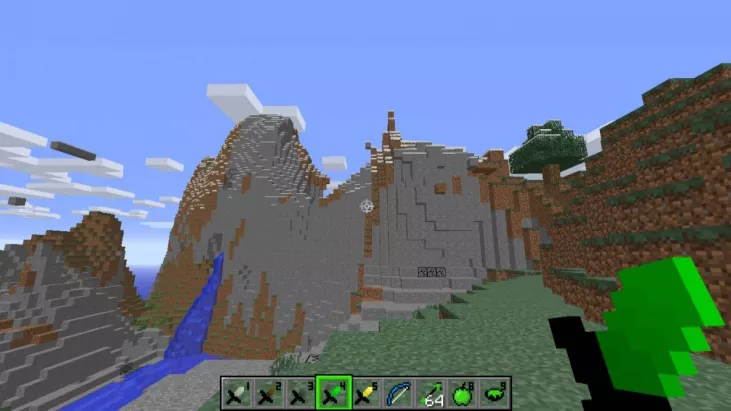Viewport: 731px width, 411px height.
Task: Select the green sword in slot 4
Action: tap(332, 393)
